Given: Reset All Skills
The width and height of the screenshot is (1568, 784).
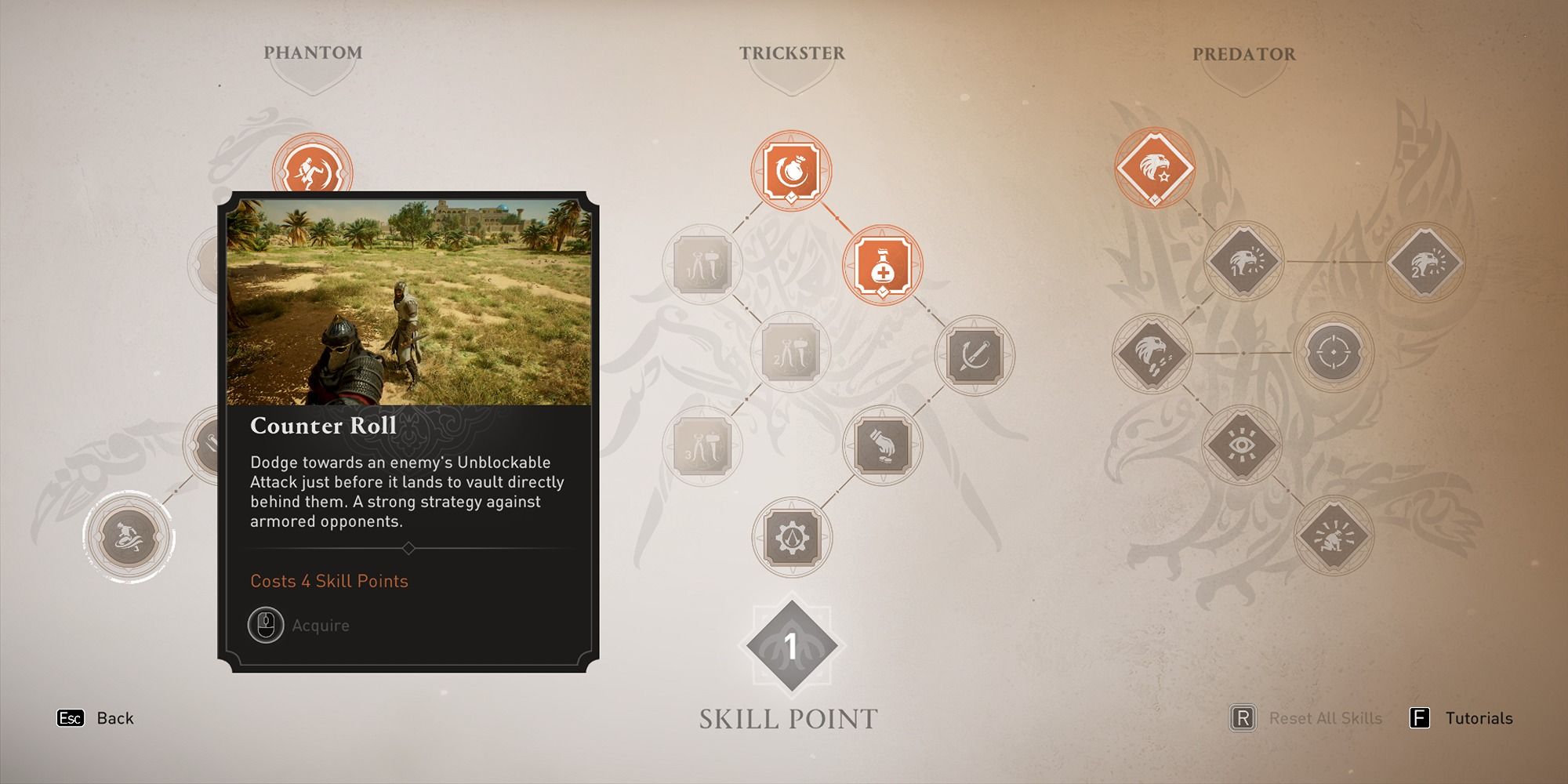Looking at the screenshot, I should 1323,718.
